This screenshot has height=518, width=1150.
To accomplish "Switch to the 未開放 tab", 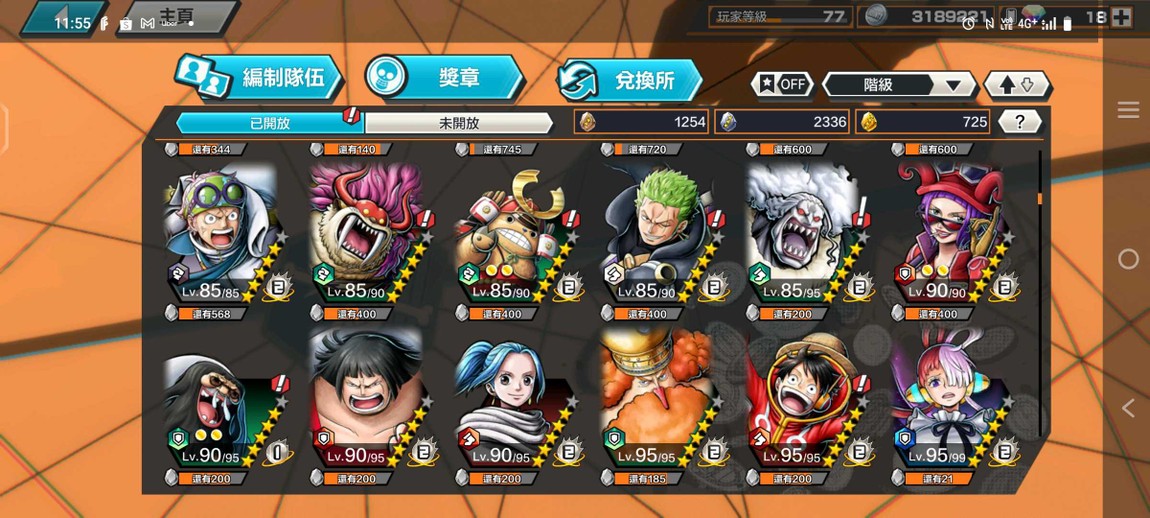I will pyautogui.click(x=458, y=123).
